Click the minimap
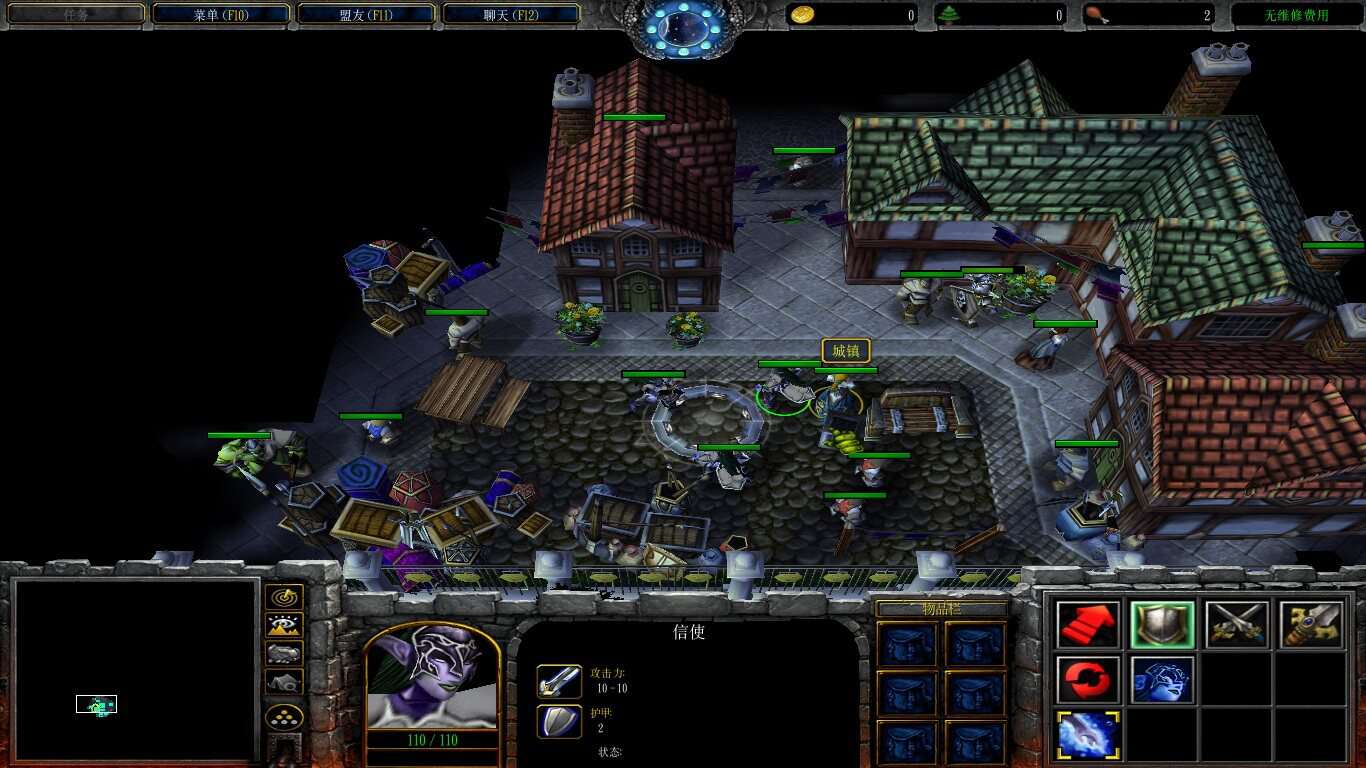The image size is (1366, 768). 136,669
